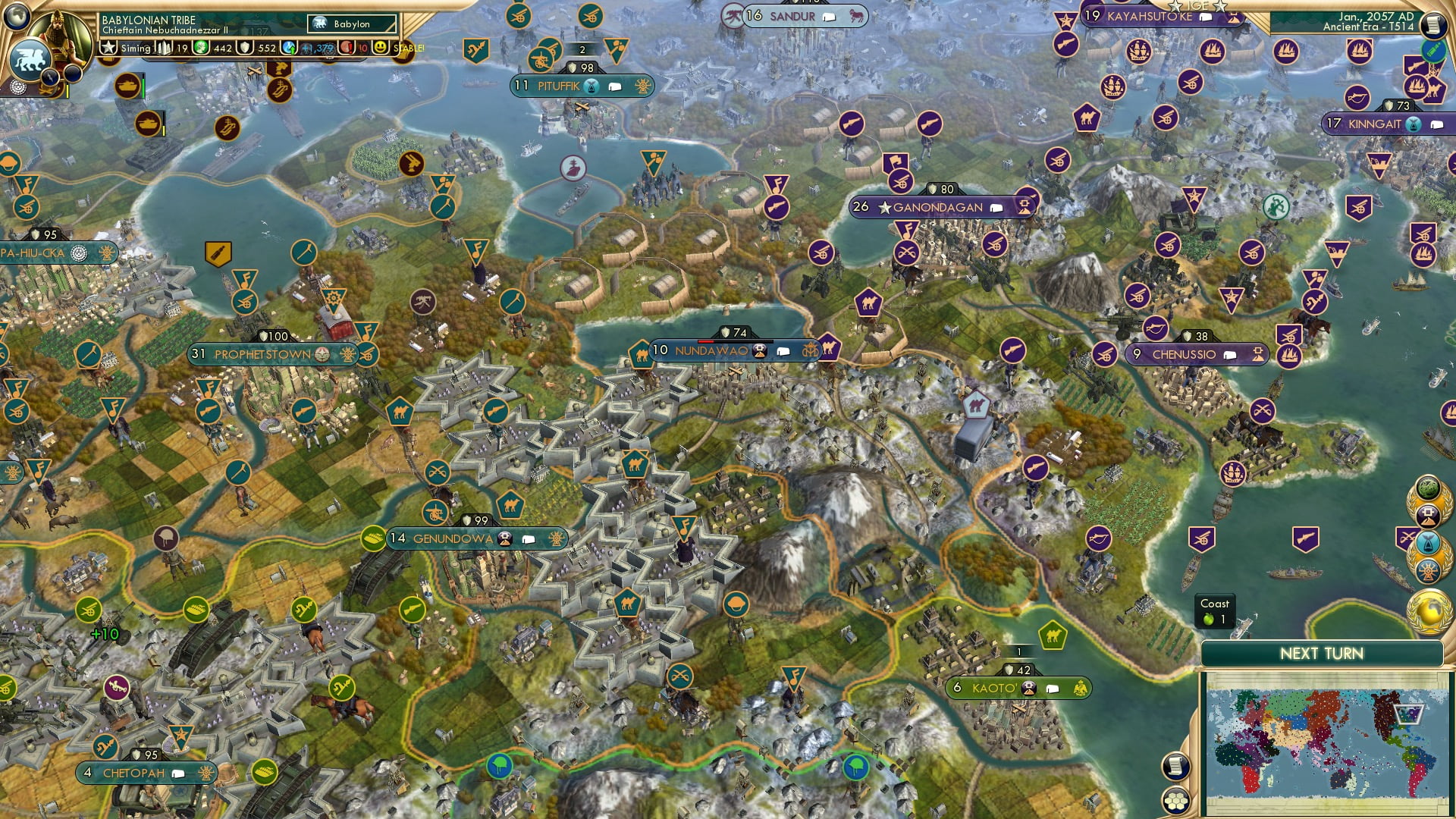This screenshot has height=819, width=1456.
Task: Click the whale resource notification icon on right
Action: 1427,543
